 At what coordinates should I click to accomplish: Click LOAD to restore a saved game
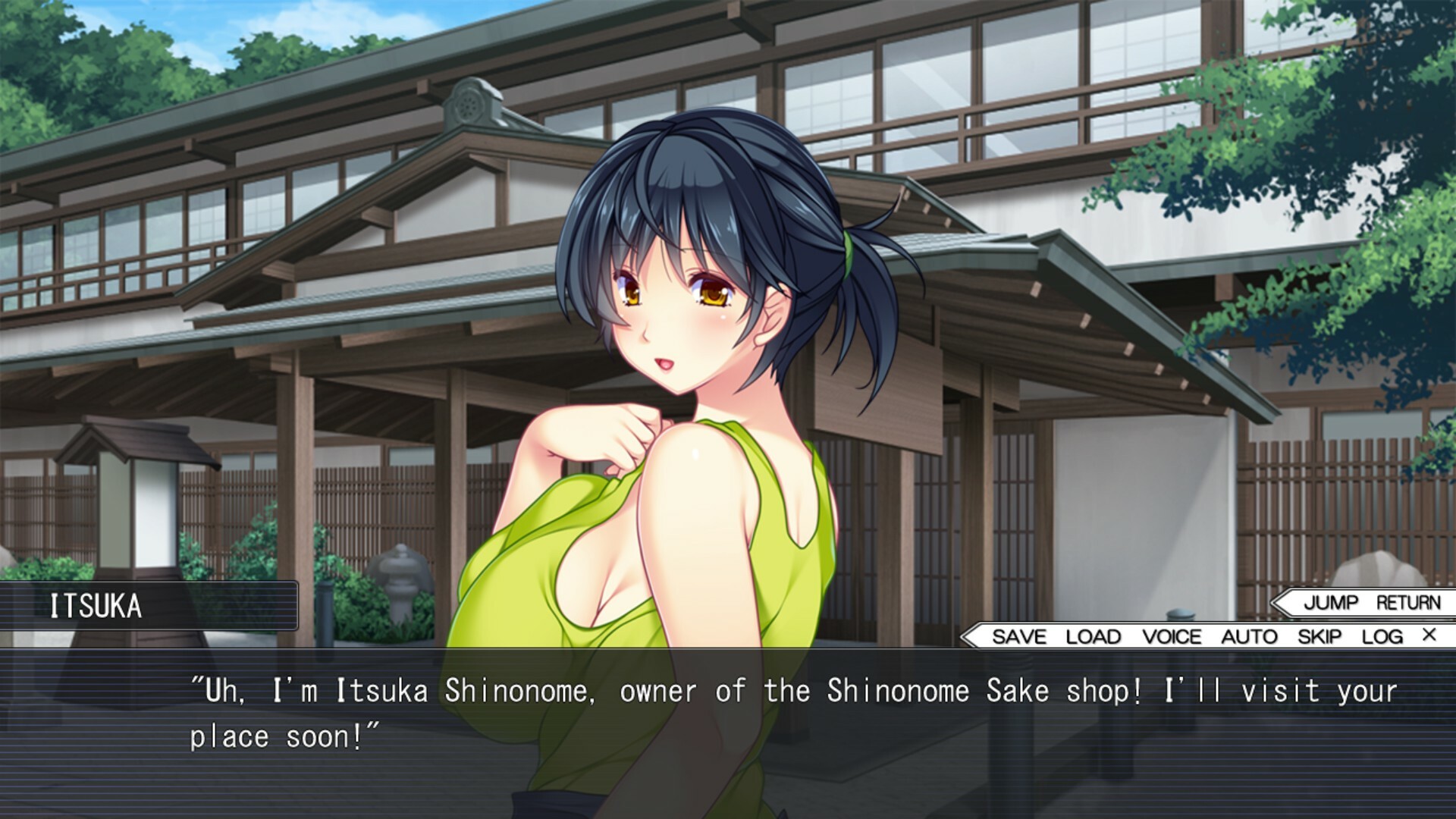click(x=1092, y=637)
